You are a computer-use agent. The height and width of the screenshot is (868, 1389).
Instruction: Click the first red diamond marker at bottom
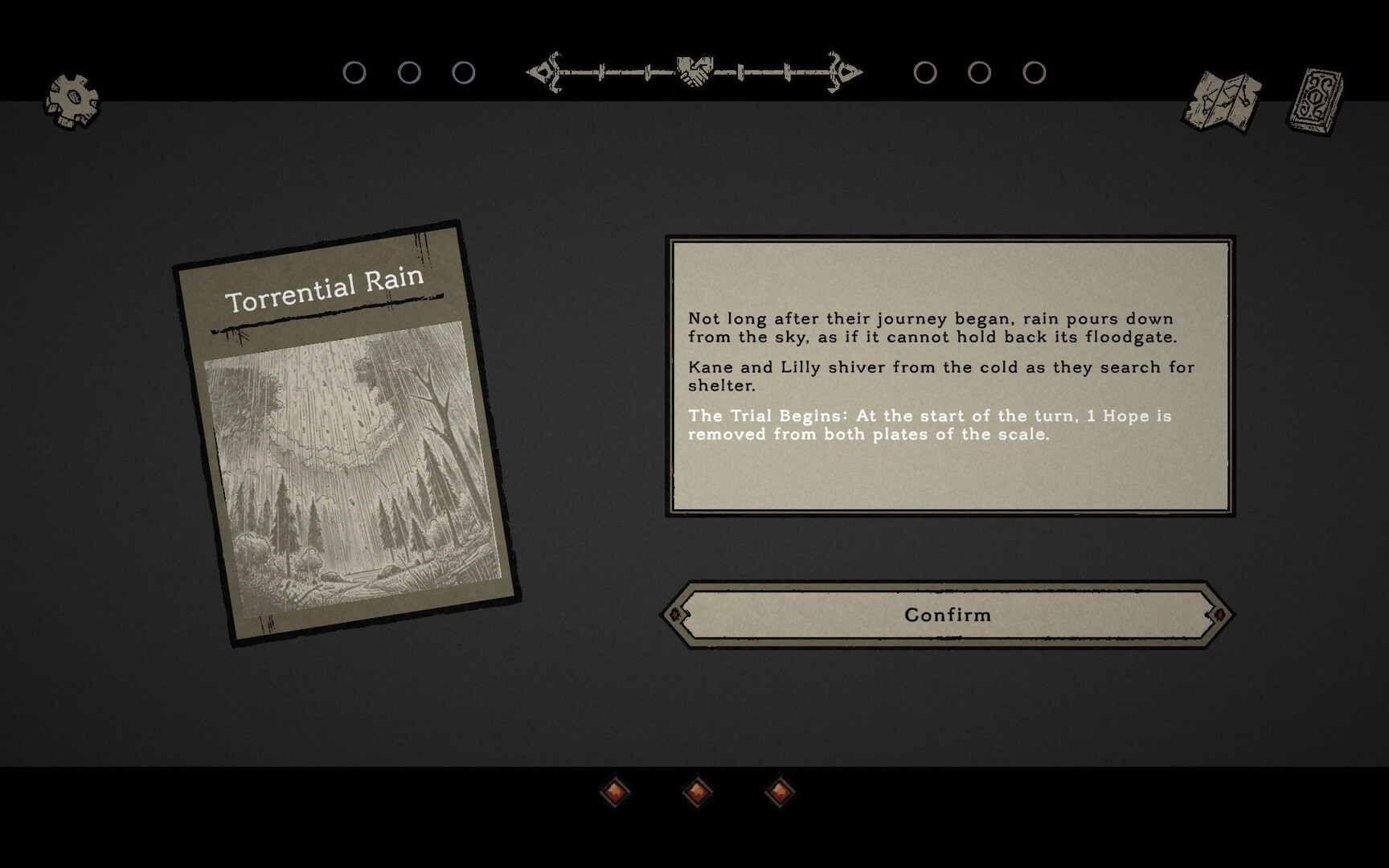point(616,792)
